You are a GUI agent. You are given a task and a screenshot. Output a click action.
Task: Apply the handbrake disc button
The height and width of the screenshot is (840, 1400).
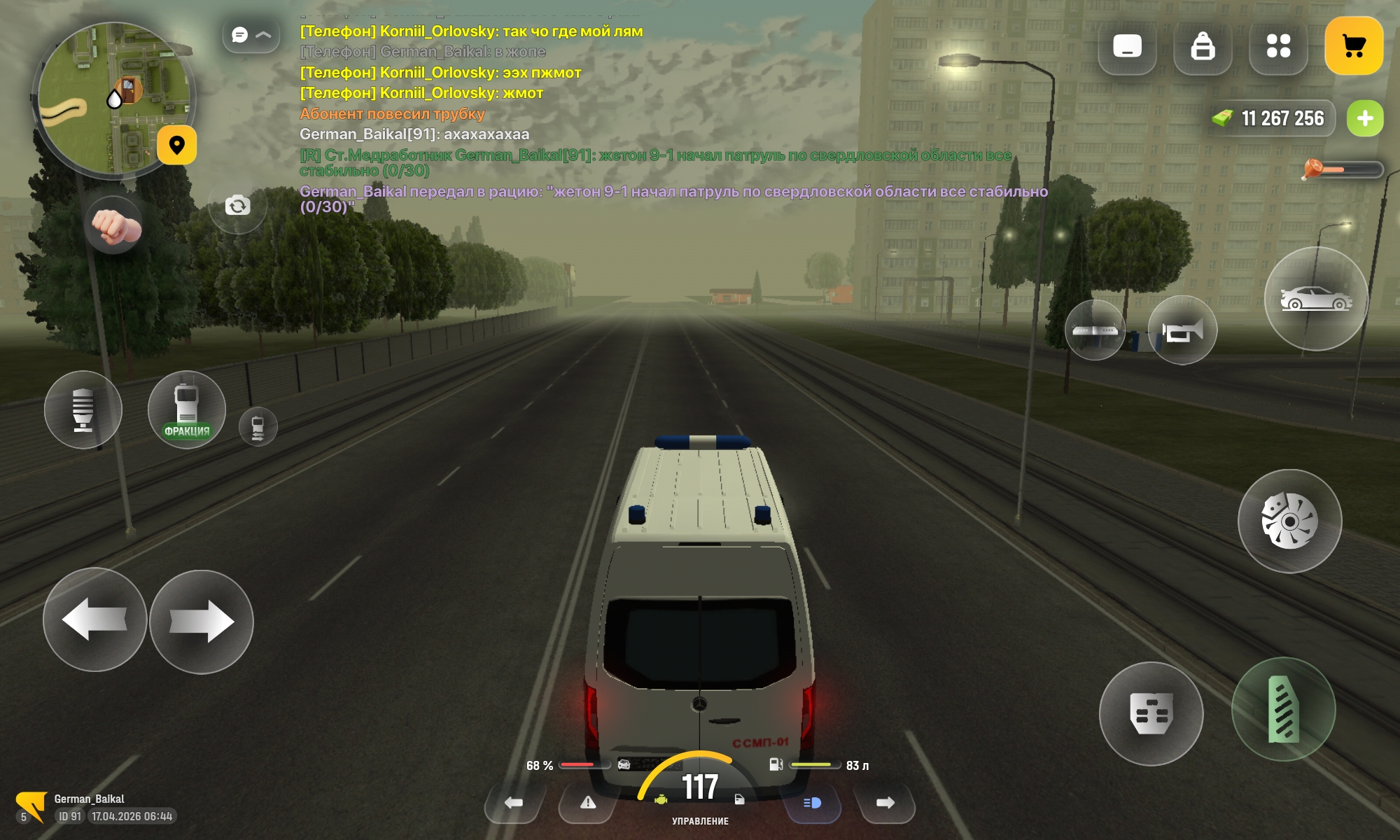point(1289,521)
